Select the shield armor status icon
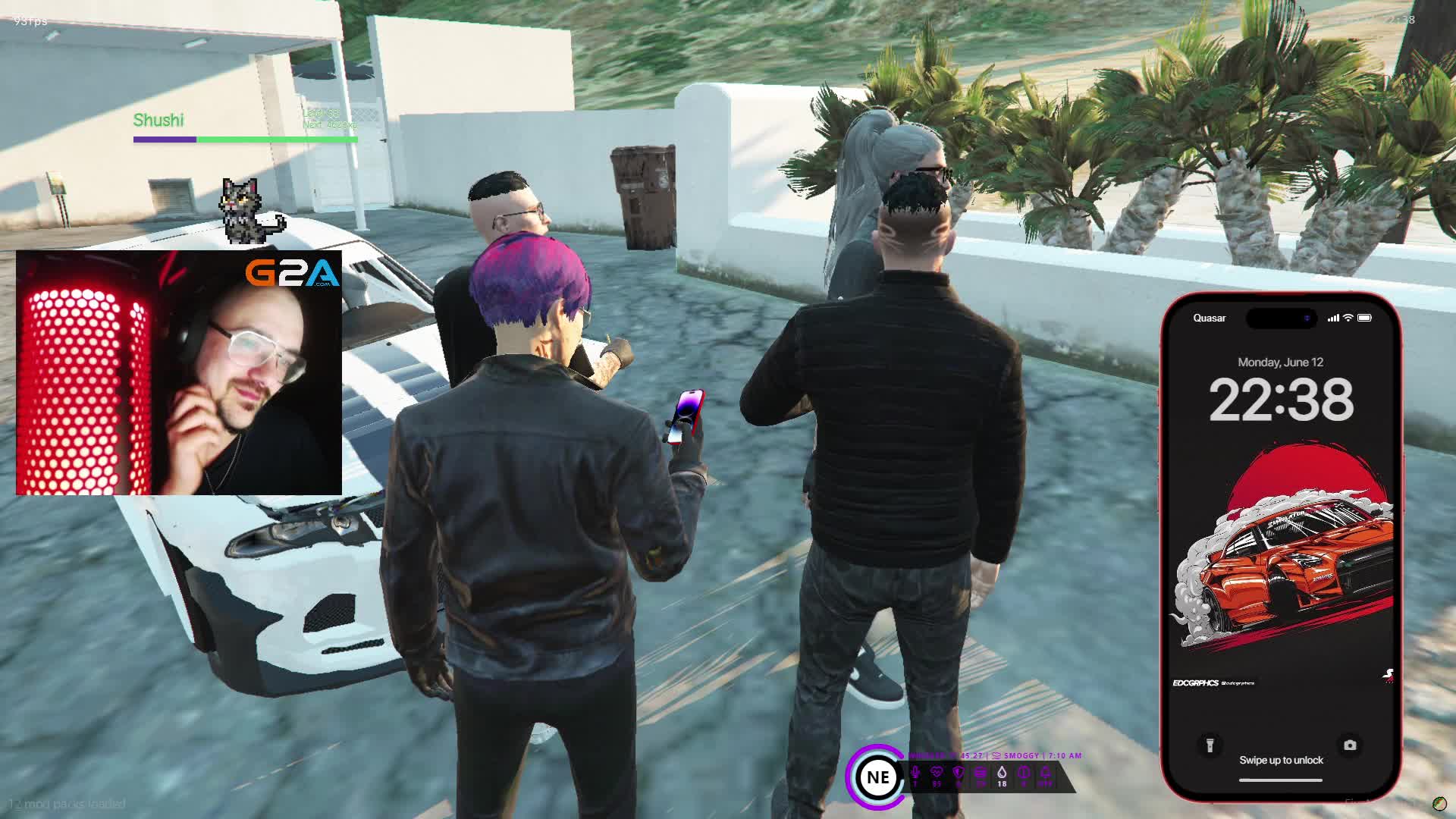This screenshot has height=819, width=1456. (x=959, y=773)
